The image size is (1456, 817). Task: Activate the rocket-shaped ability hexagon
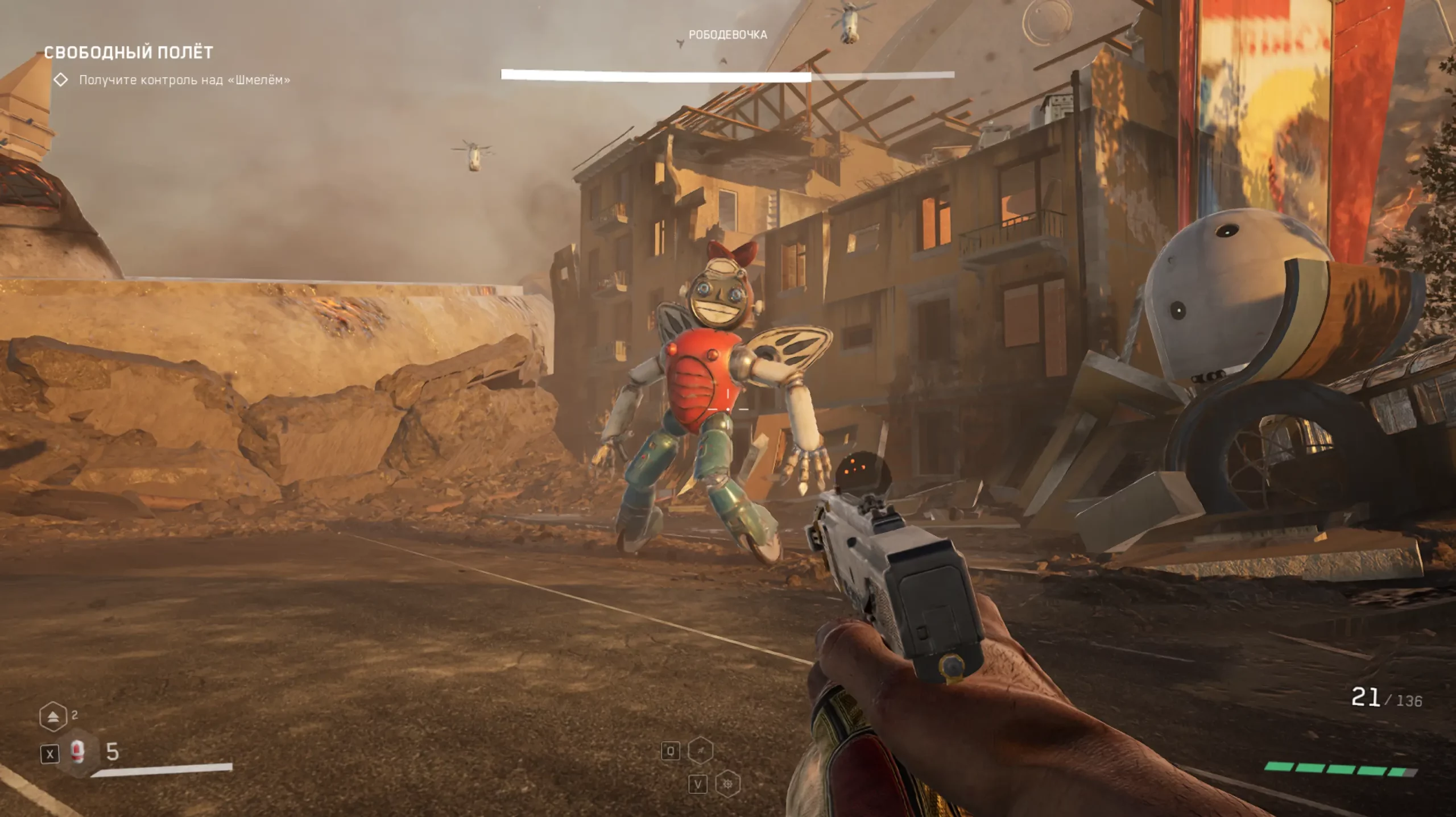point(701,751)
